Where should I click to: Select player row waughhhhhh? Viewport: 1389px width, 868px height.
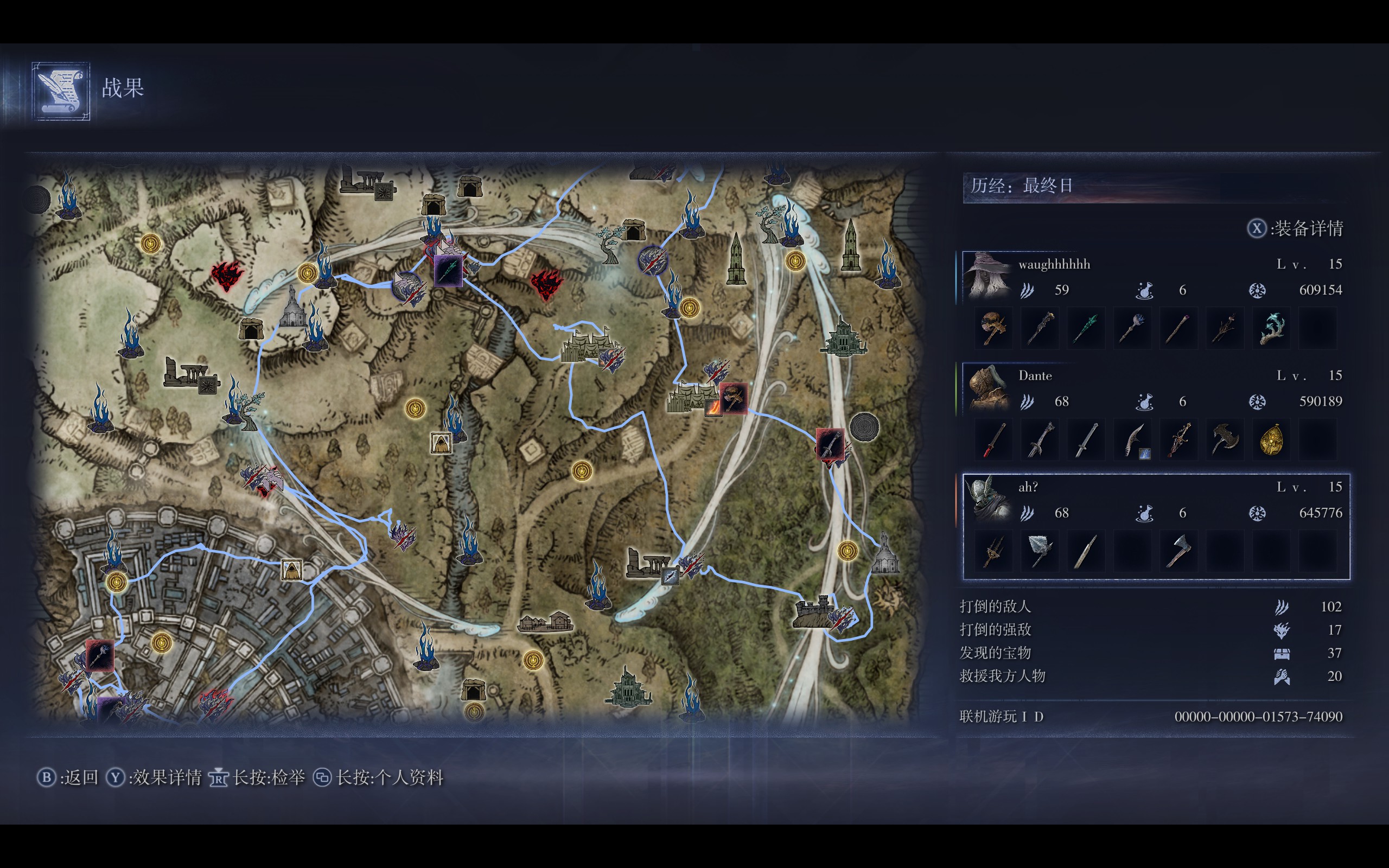point(1155,277)
